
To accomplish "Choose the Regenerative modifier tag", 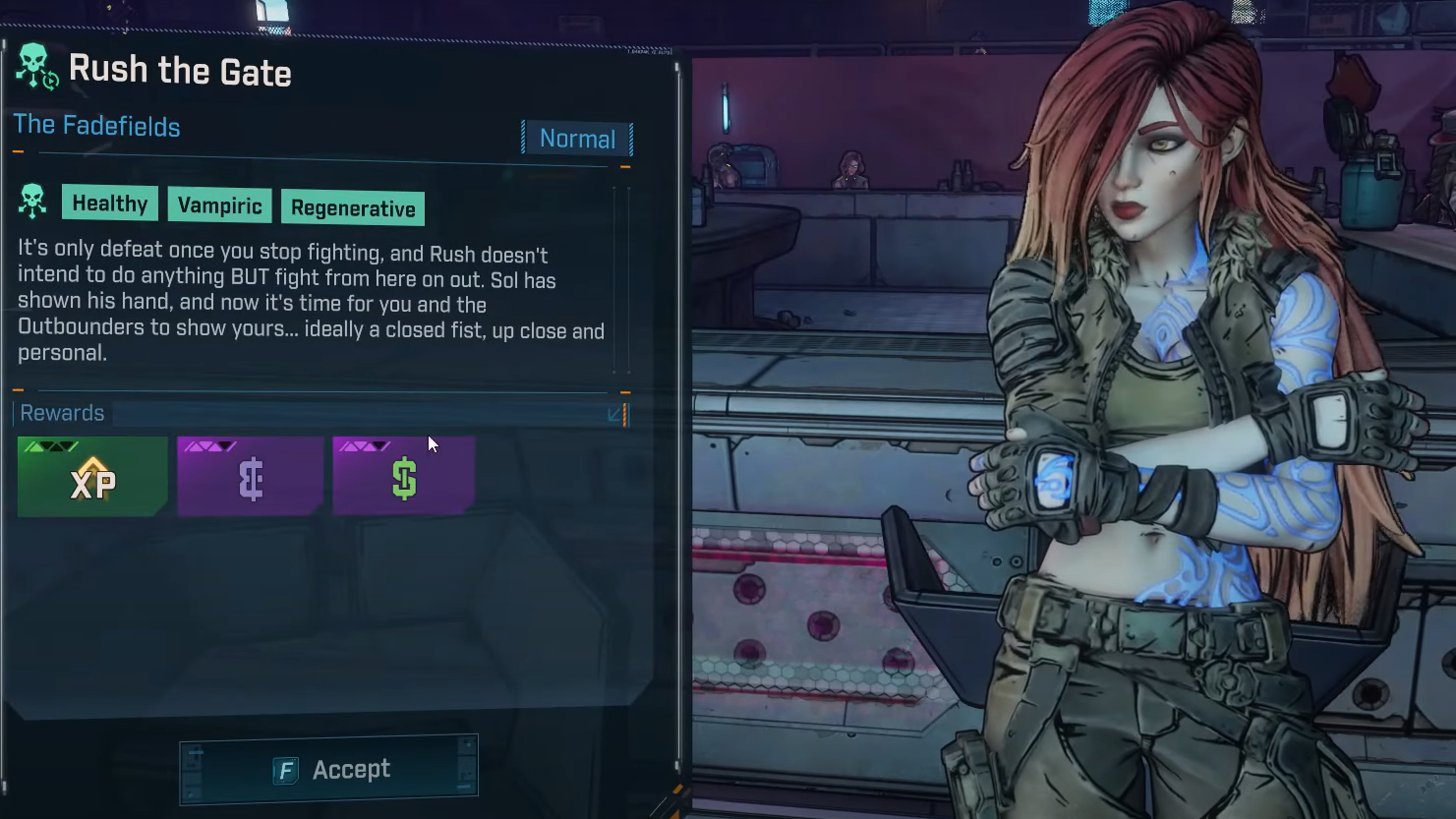I will tap(353, 208).
